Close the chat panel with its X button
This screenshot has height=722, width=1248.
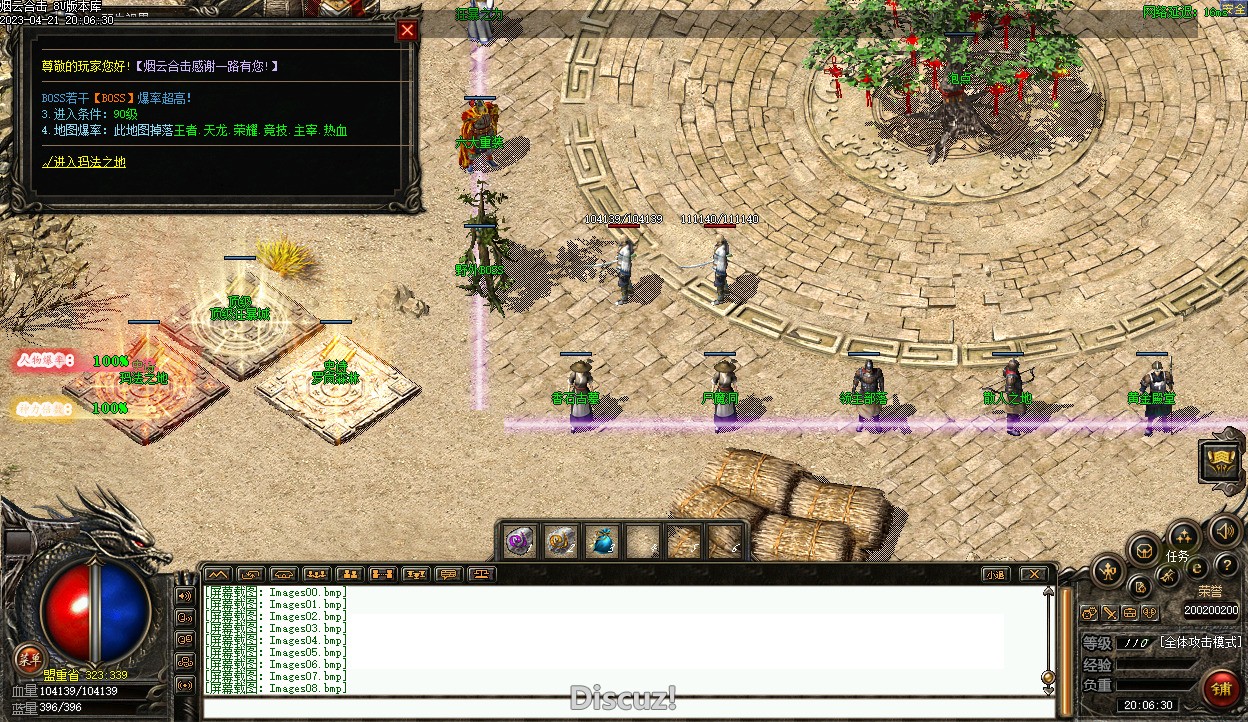coord(1033,574)
